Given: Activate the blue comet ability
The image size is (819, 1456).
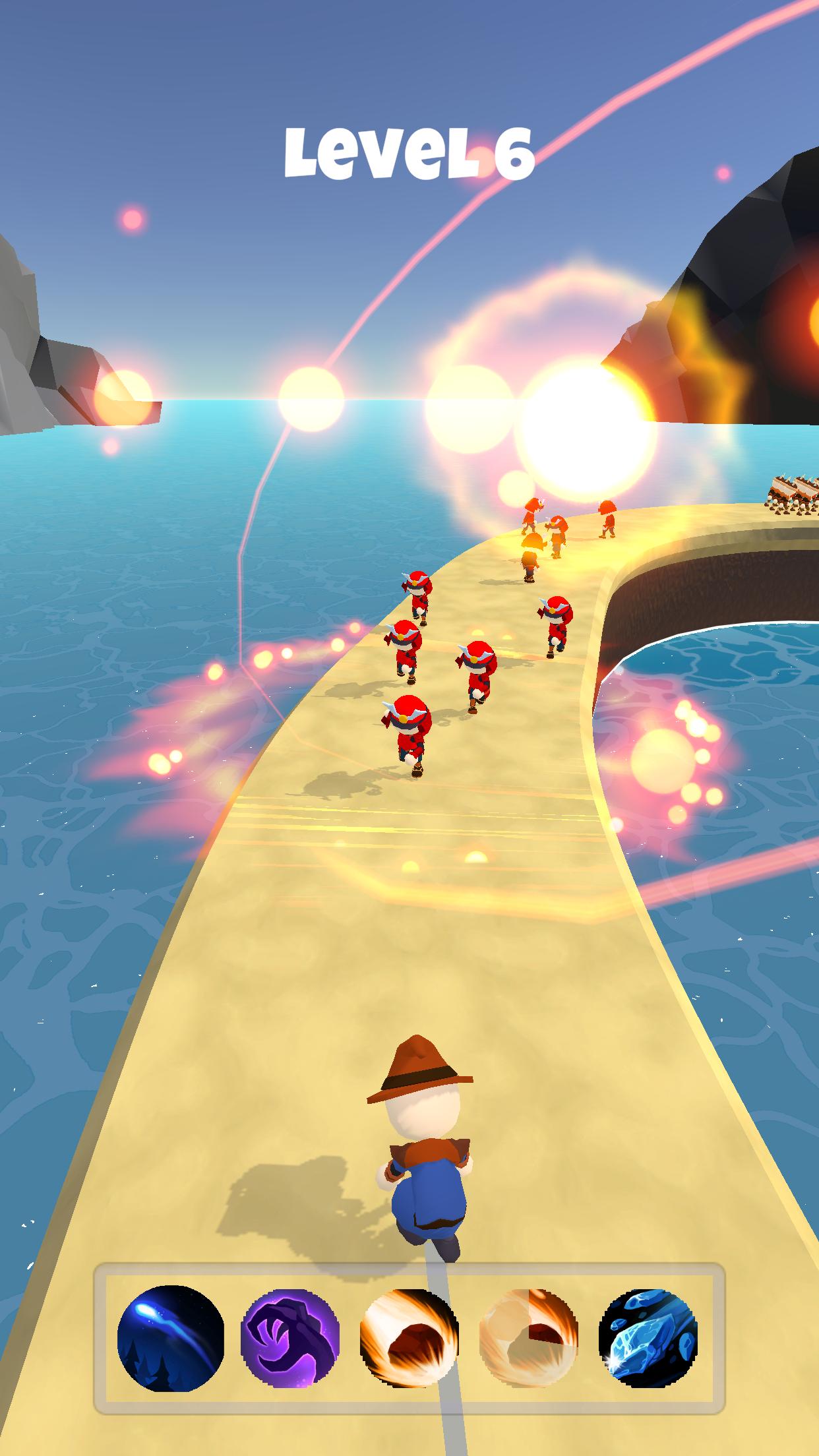Looking at the screenshot, I should click(171, 1339).
